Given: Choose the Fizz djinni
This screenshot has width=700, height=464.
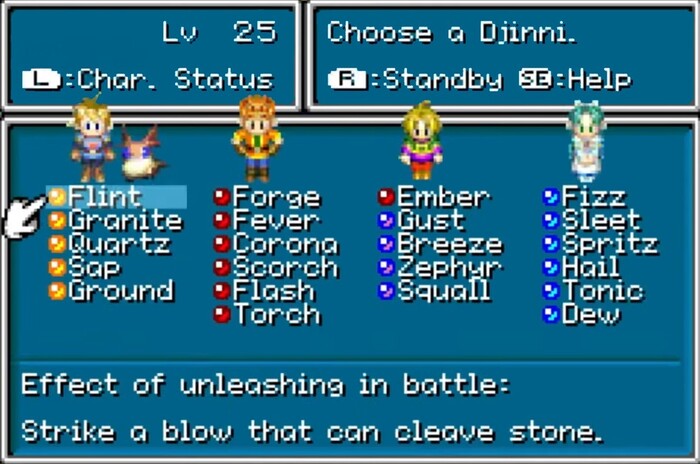Looking at the screenshot, I should tap(593, 197).
